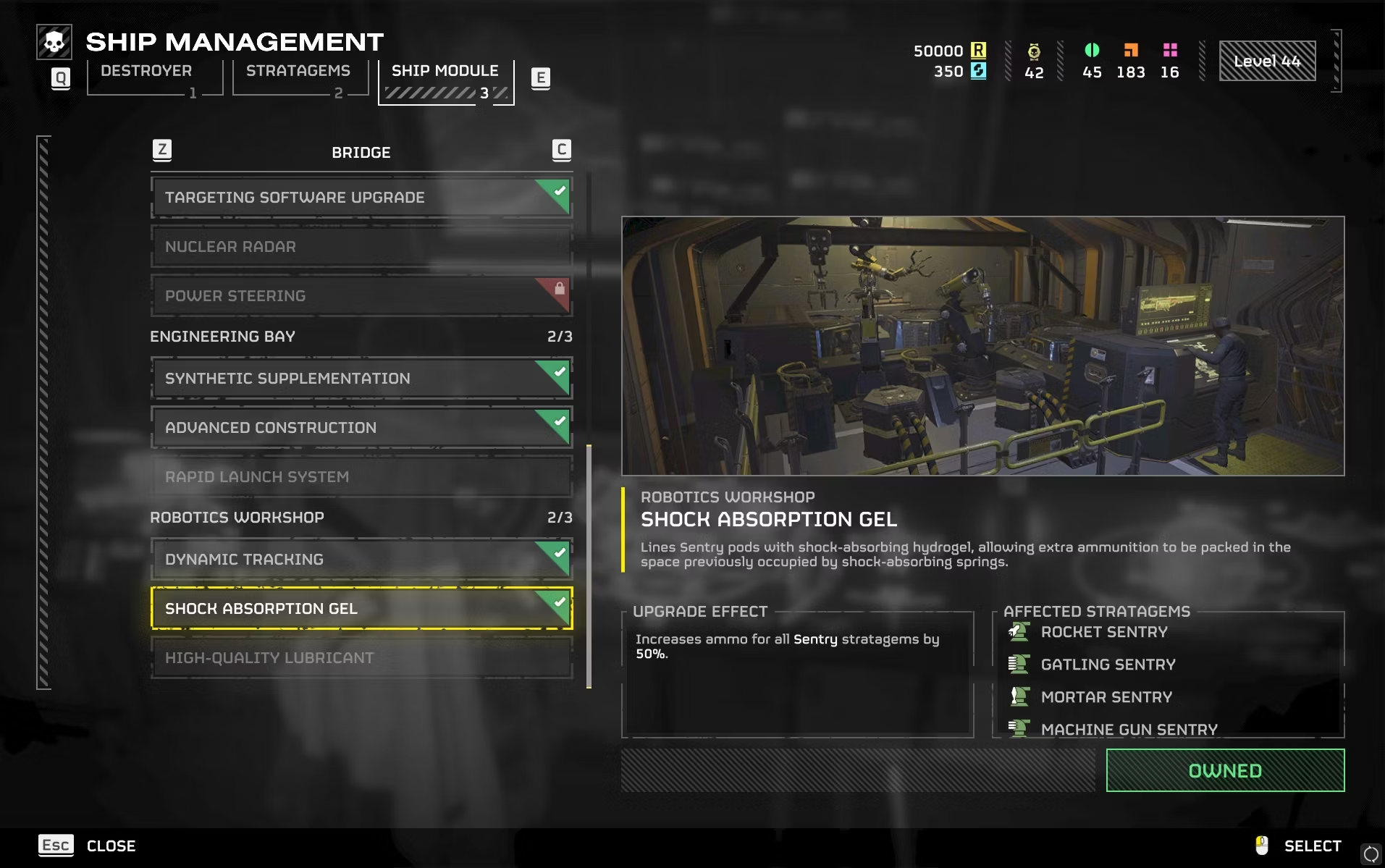
Task: Choose Rapid Launch System upgrade
Action: coord(361,477)
